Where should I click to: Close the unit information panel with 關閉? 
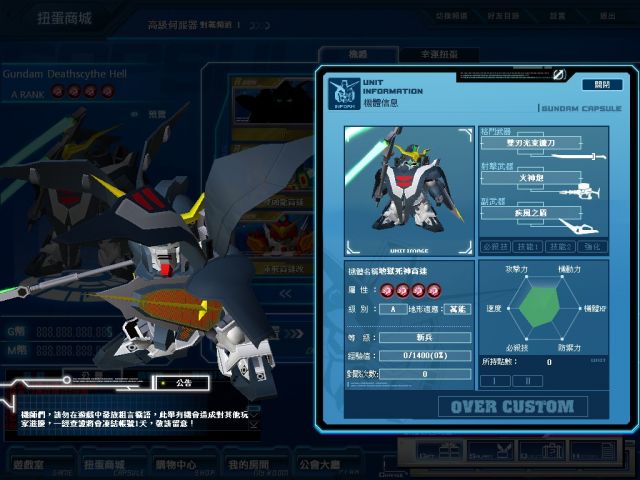[601, 84]
